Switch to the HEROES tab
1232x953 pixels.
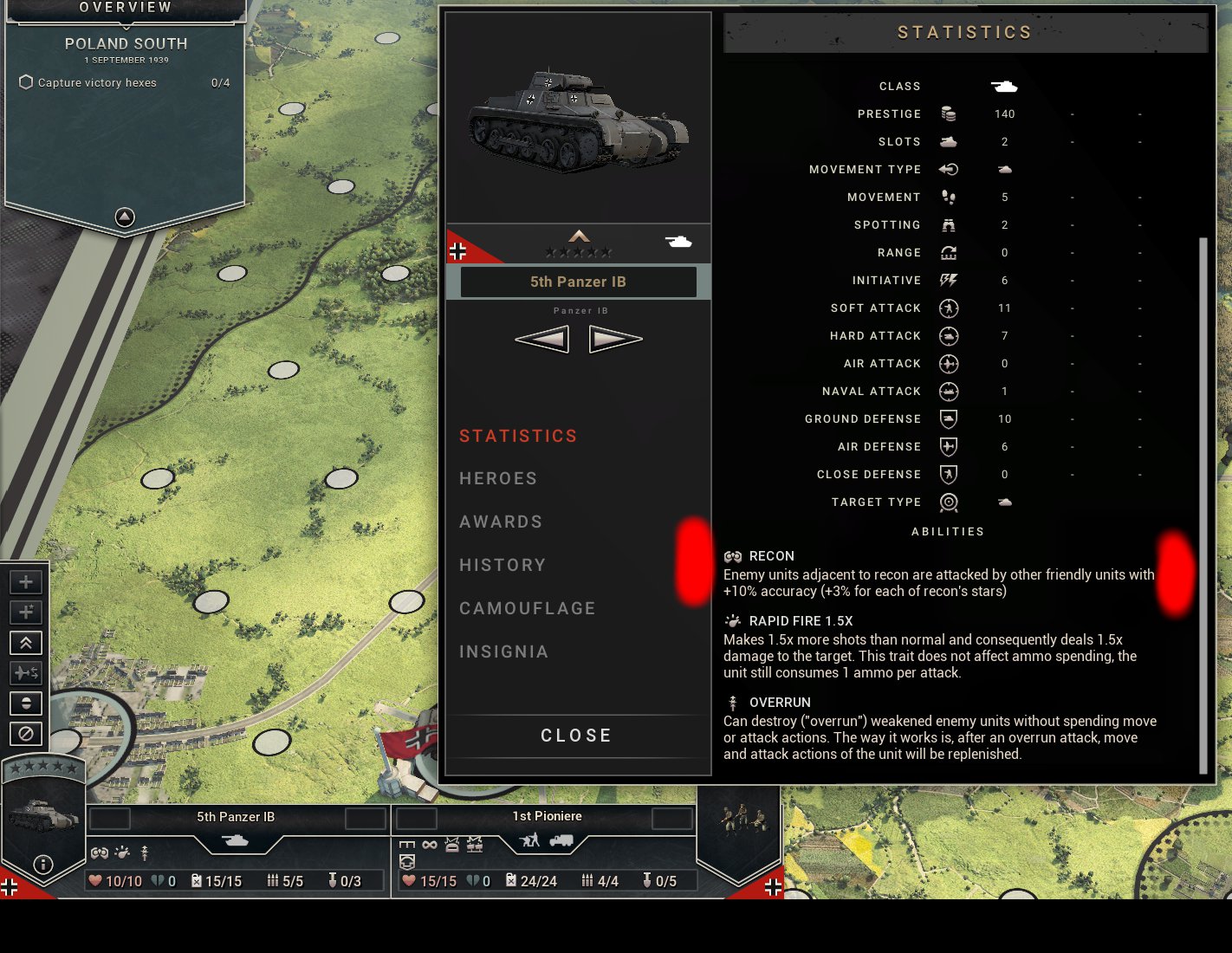click(x=498, y=478)
